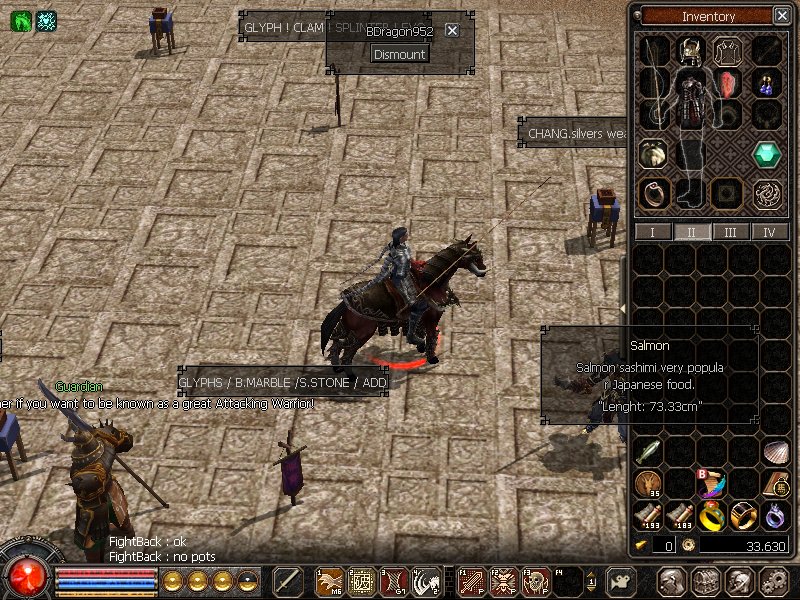Switch to inventory page I

coord(653,232)
